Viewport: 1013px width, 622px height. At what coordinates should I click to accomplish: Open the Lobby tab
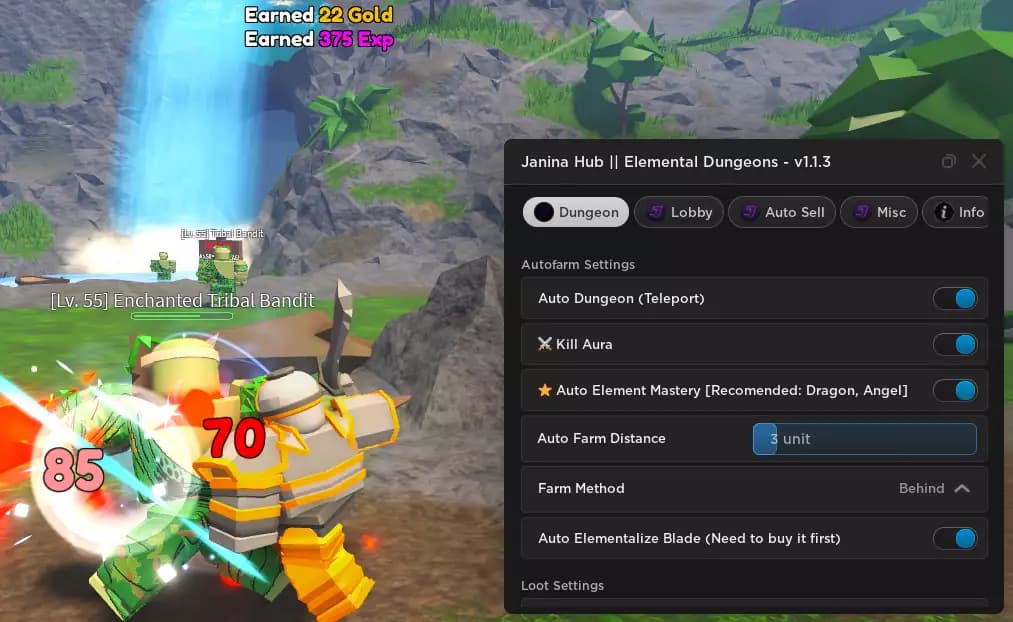(x=679, y=212)
